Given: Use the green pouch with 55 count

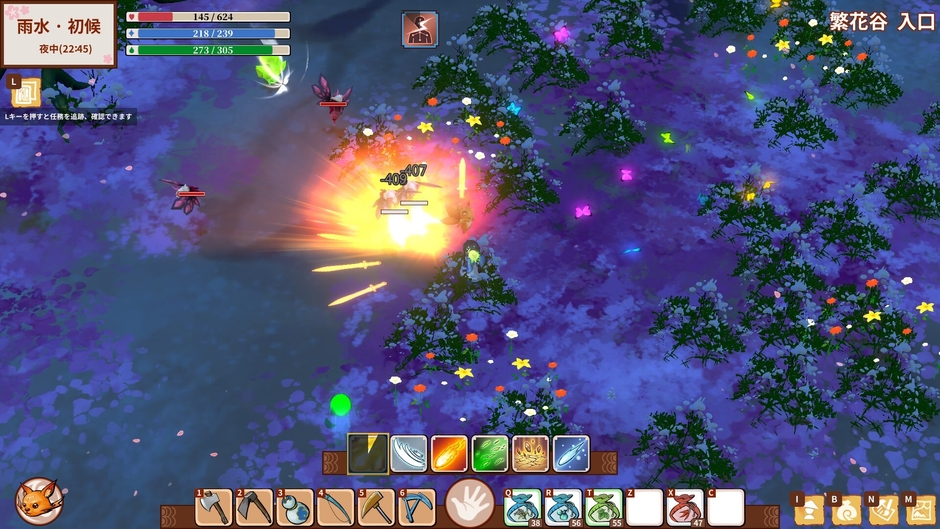Looking at the screenshot, I should pos(604,507).
